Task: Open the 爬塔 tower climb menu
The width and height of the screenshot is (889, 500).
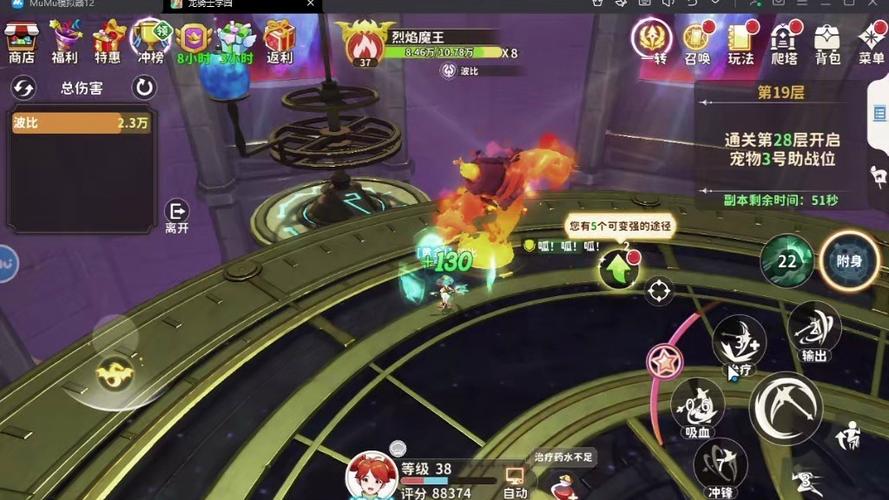Action: 784,40
